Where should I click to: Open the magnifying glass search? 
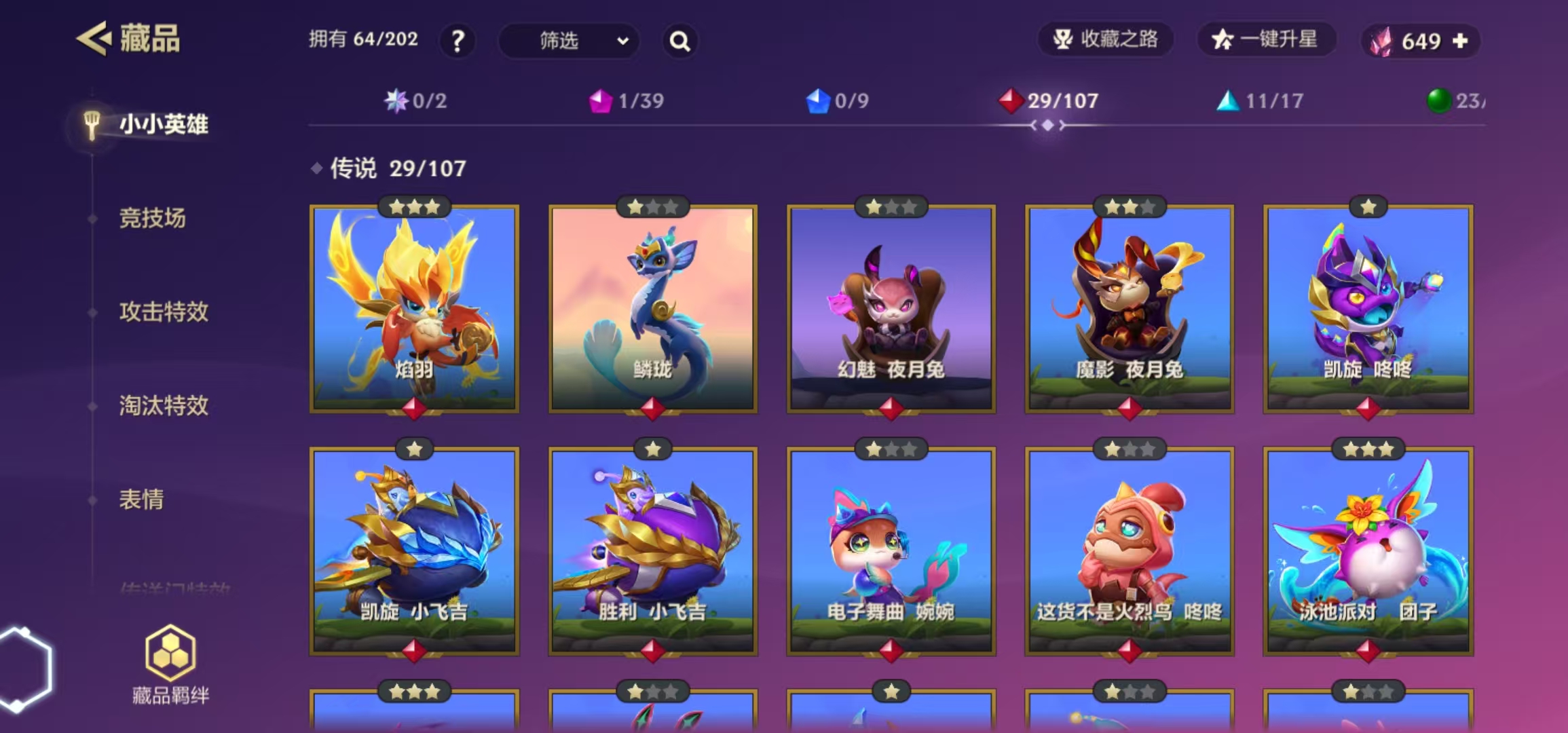tap(679, 41)
